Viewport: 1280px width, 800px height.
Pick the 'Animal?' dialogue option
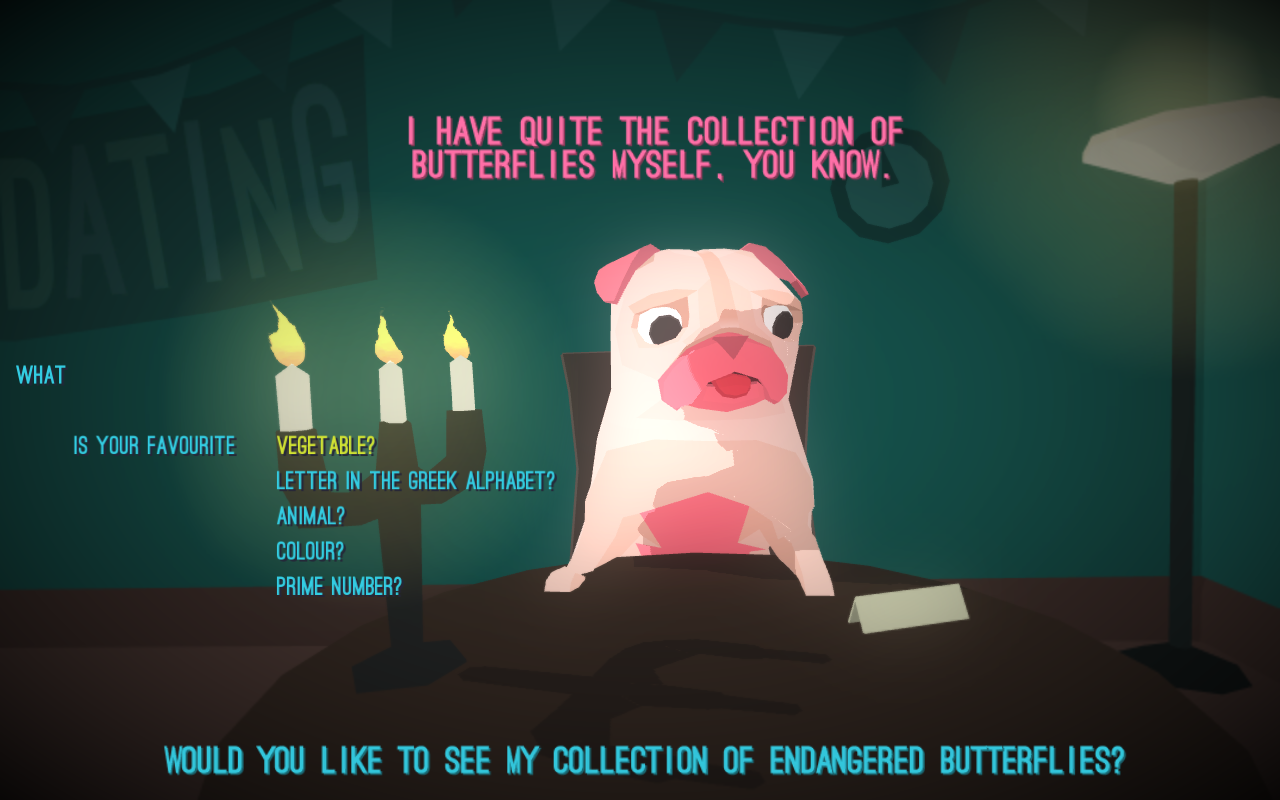tap(310, 516)
